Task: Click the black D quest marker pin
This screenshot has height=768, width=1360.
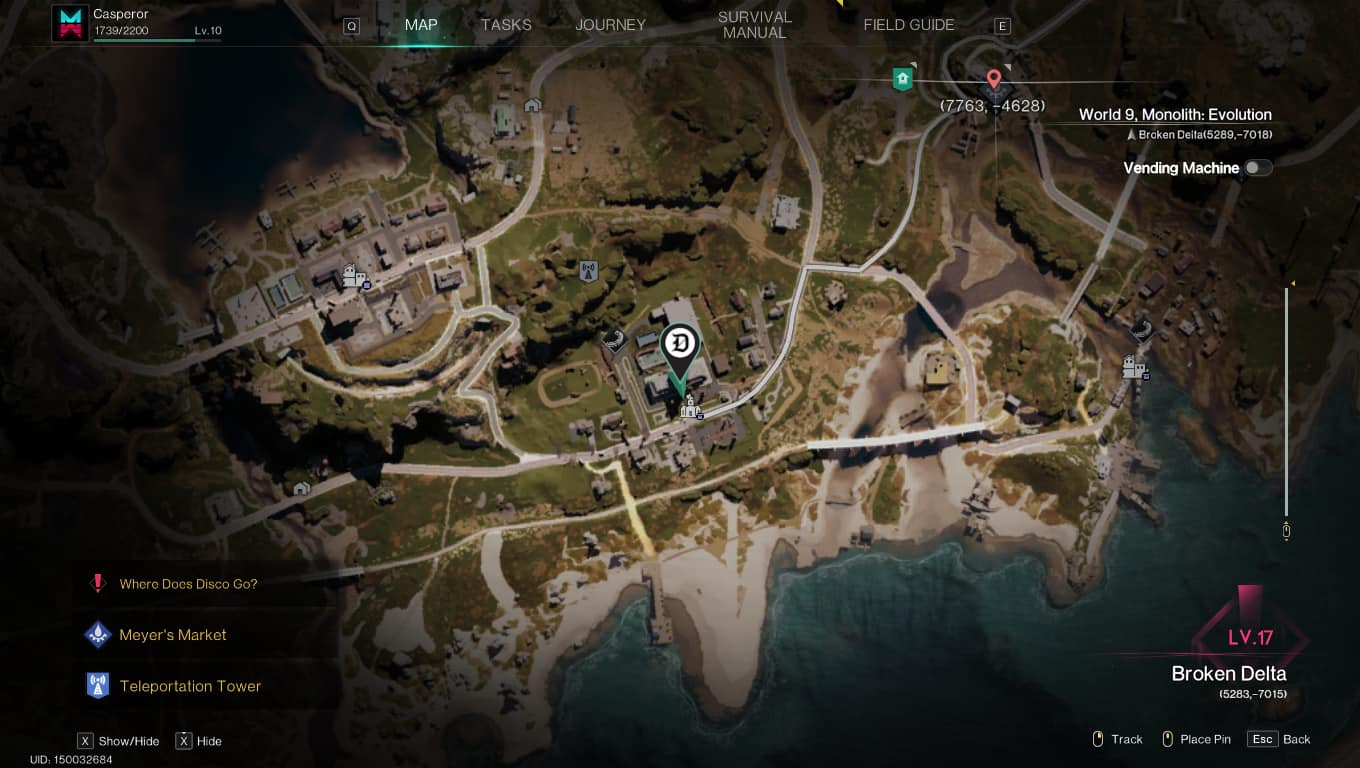Action: coord(680,343)
